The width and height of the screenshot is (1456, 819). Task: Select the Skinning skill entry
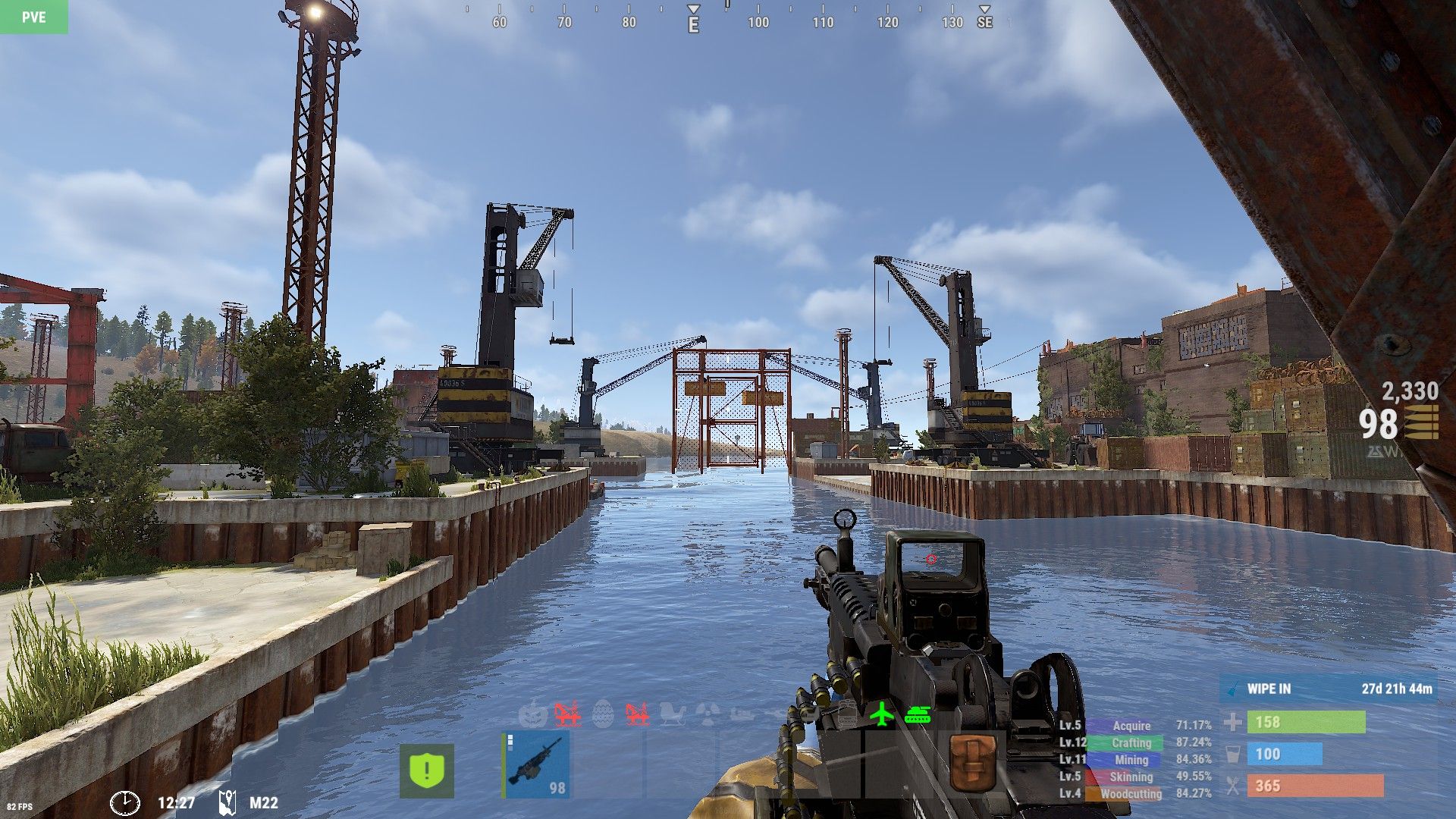(x=1131, y=777)
